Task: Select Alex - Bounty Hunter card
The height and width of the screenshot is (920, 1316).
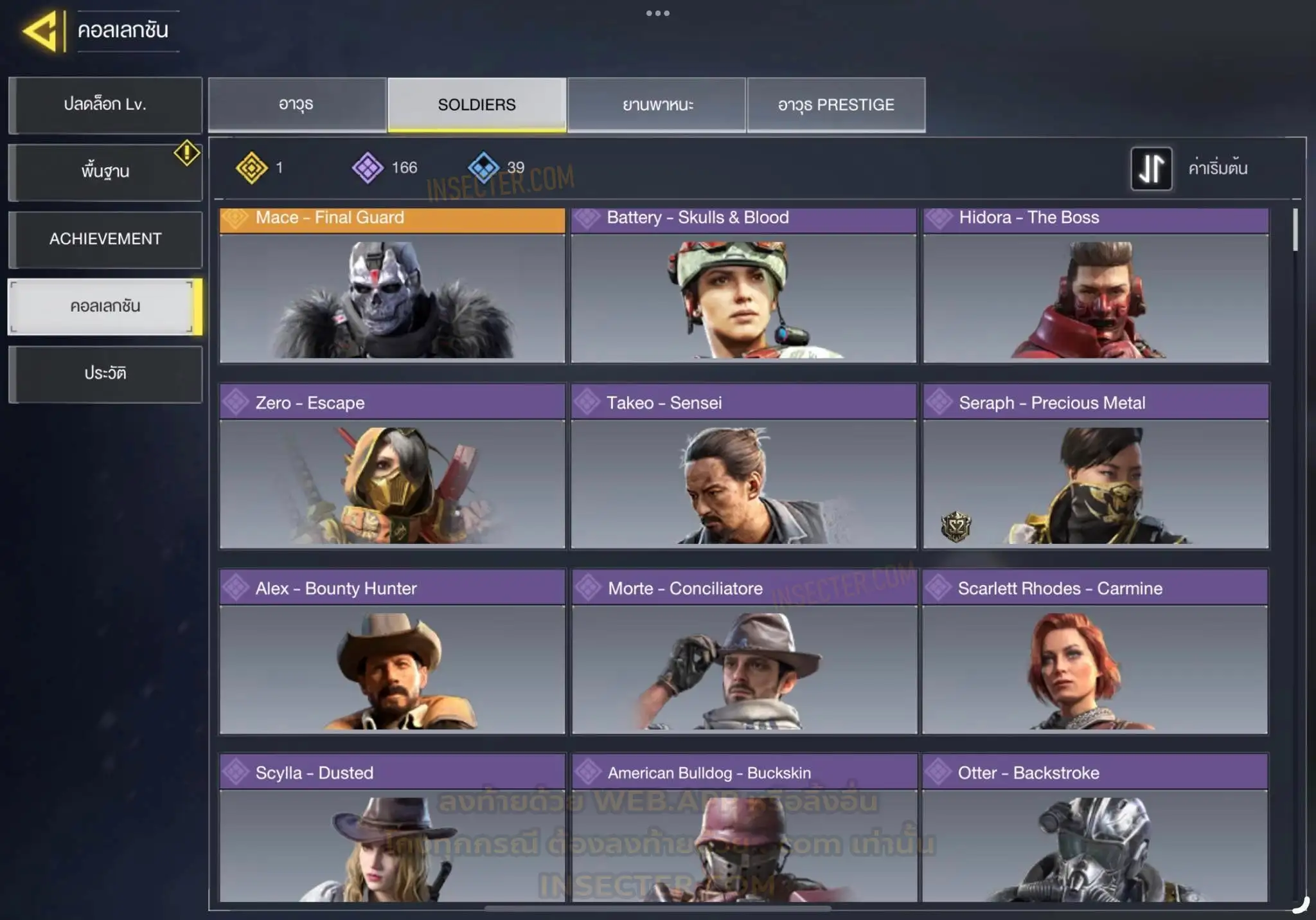Action: coord(392,653)
